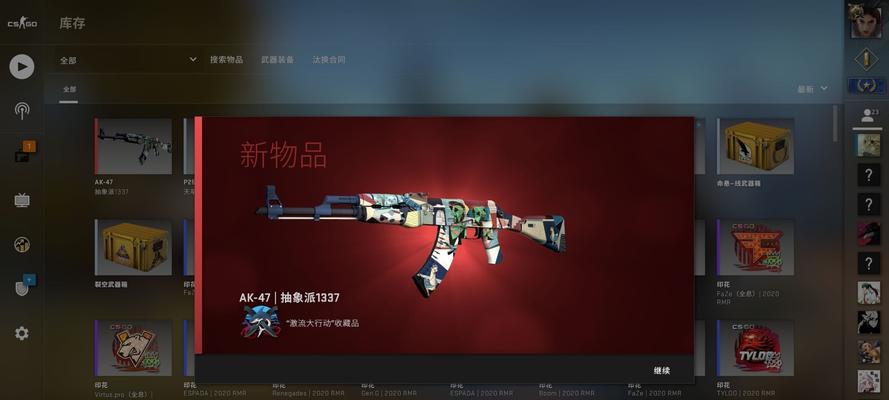Open the inventory icon with orange badge

click(23, 155)
